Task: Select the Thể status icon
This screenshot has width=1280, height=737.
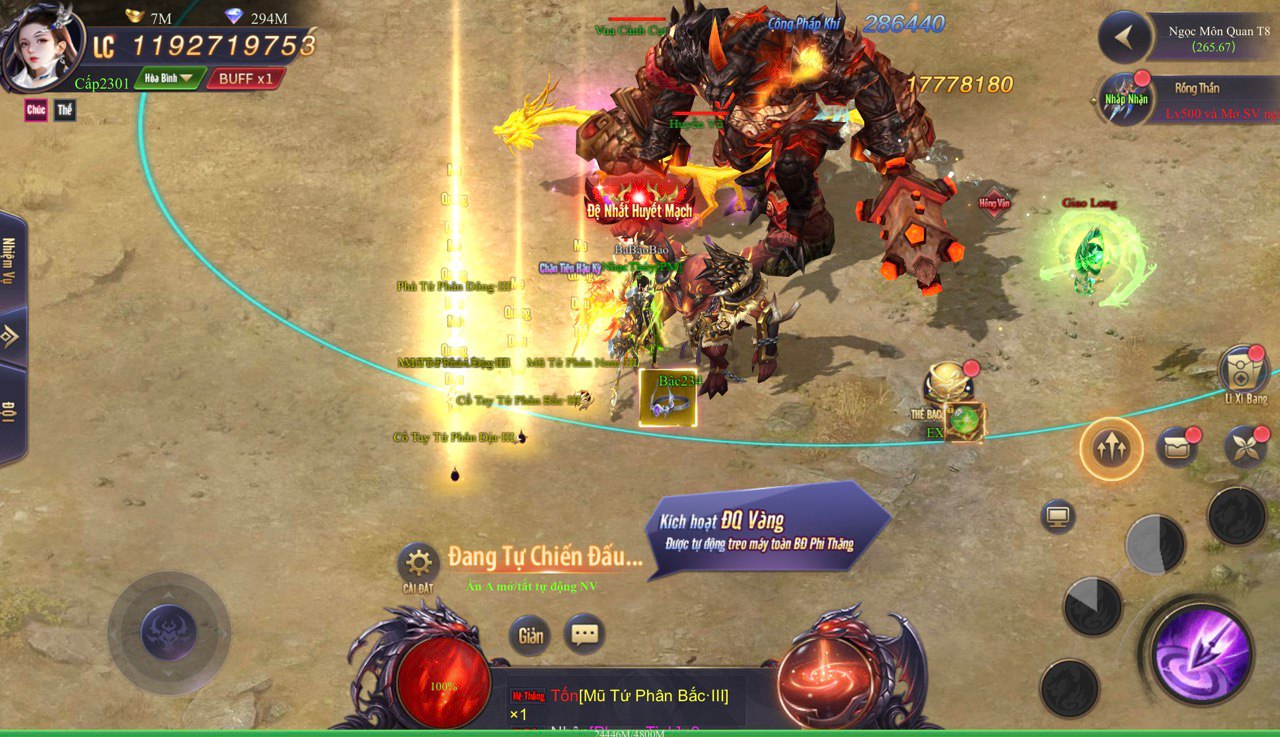Action: [x=65, y=110]
